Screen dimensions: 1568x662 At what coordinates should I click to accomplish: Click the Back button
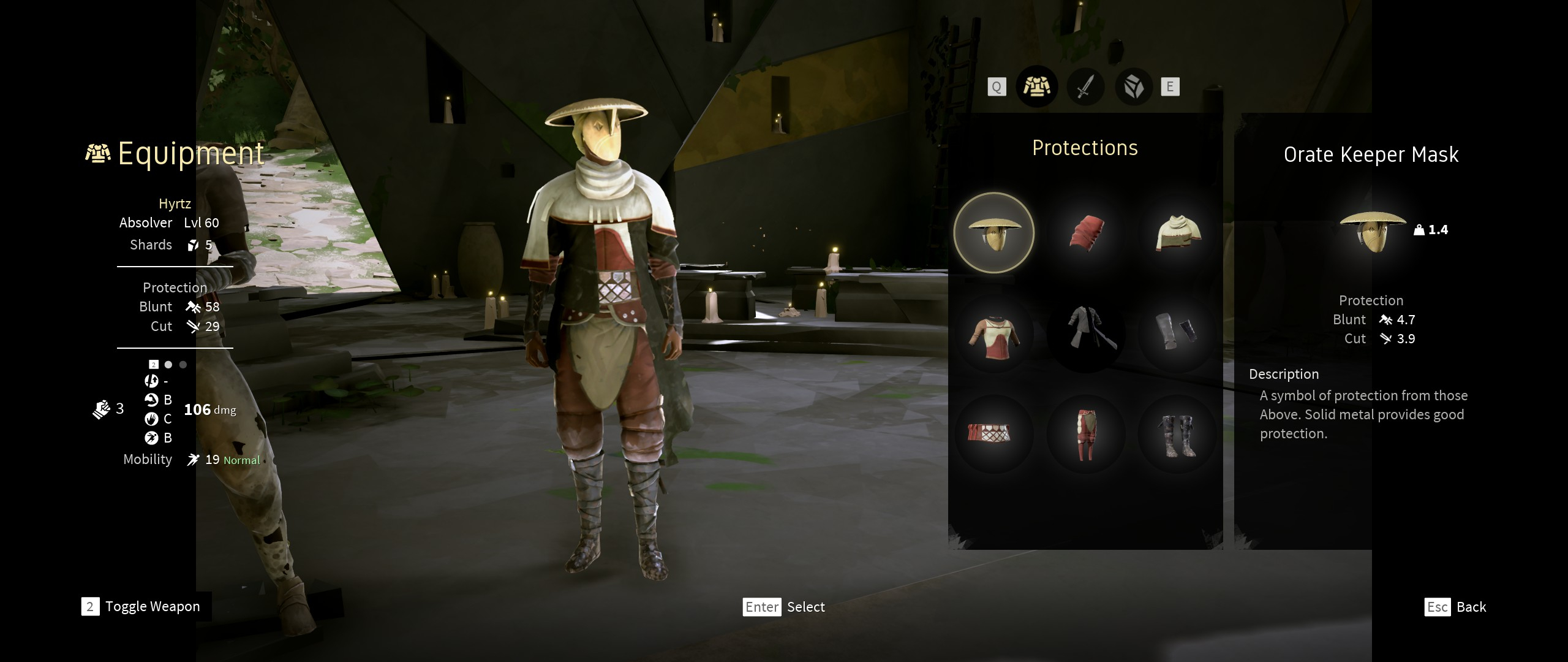pos(1456,607)
